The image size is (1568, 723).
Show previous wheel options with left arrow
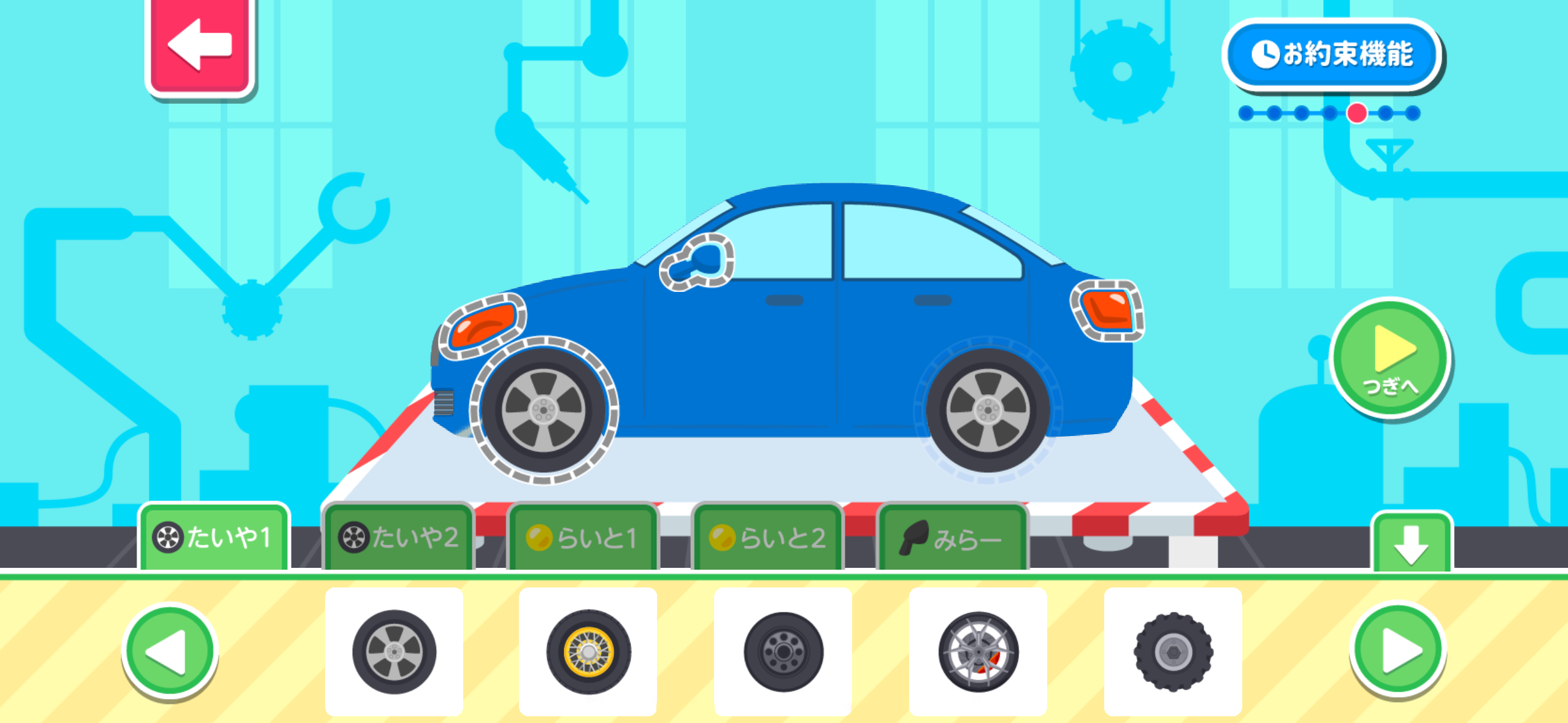pos(171,652)
